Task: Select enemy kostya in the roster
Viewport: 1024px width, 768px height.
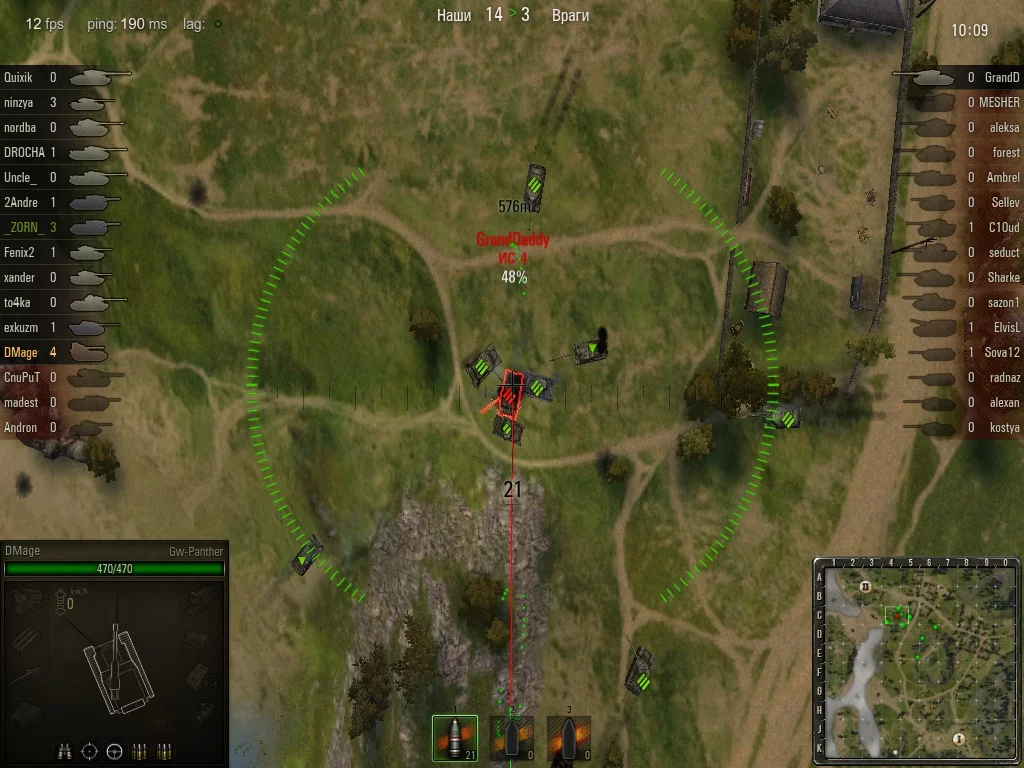Action: [x=960, y=427]
